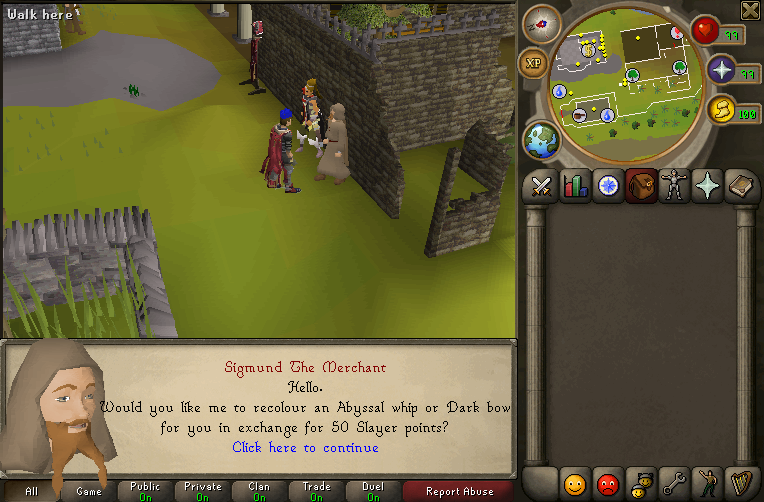This screenshot has width=764, height=502.
Task: Open the Options wrench tab
Action: pyautogui.click(x=674, y=484)
